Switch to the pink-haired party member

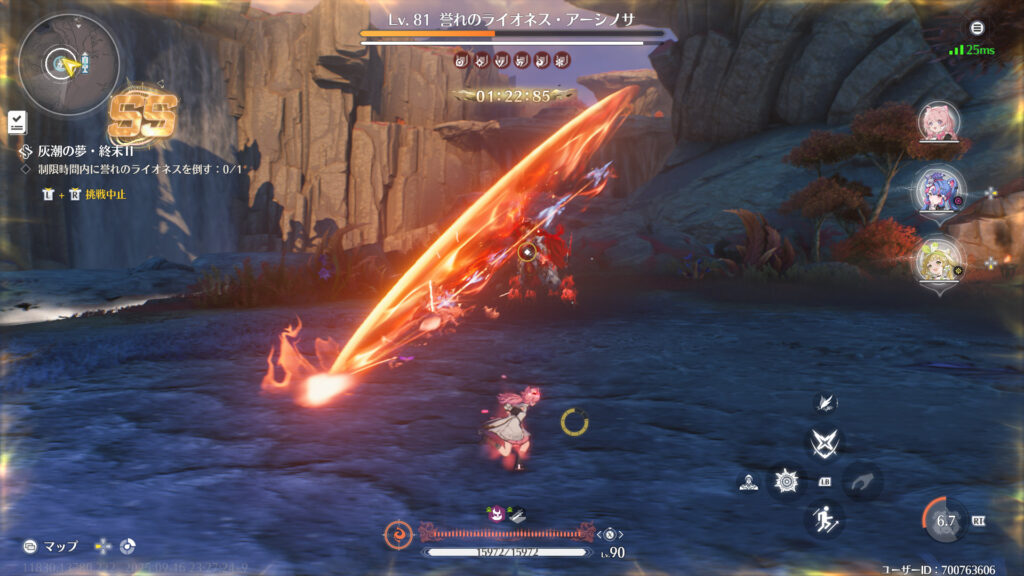939,123
